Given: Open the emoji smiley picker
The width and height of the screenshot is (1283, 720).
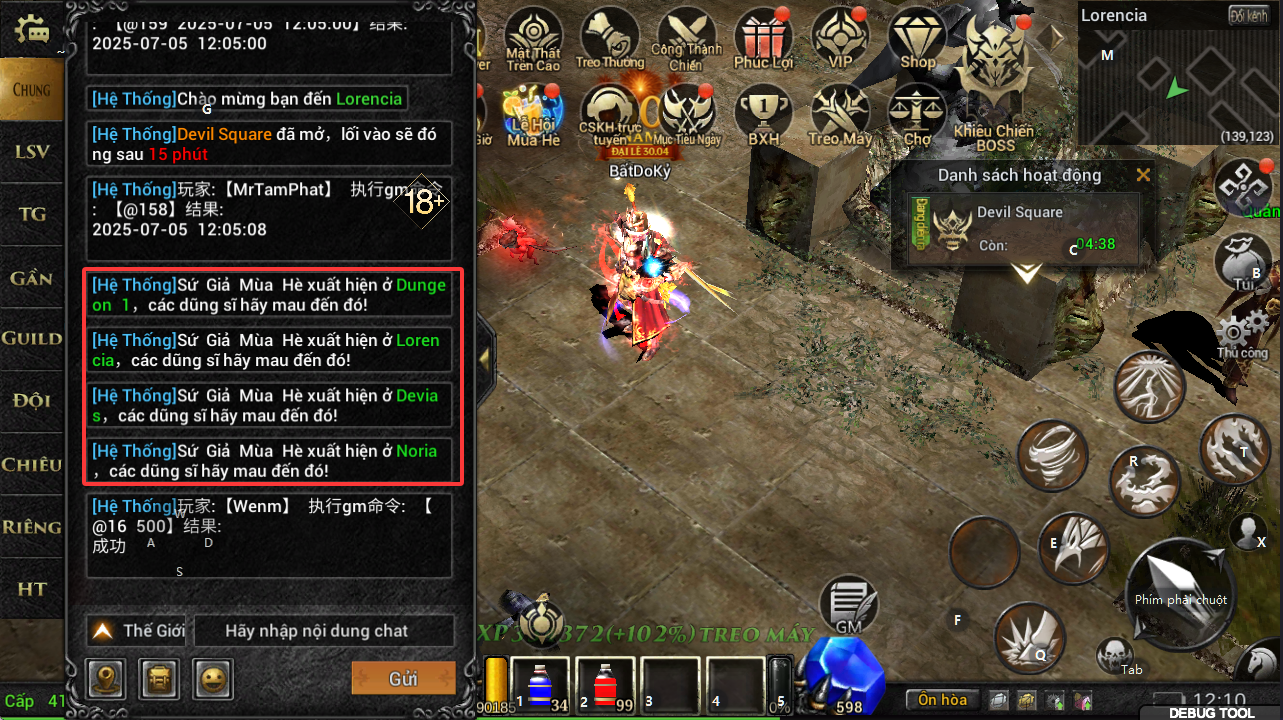Looking at the screenshot, I should [212, 677].
